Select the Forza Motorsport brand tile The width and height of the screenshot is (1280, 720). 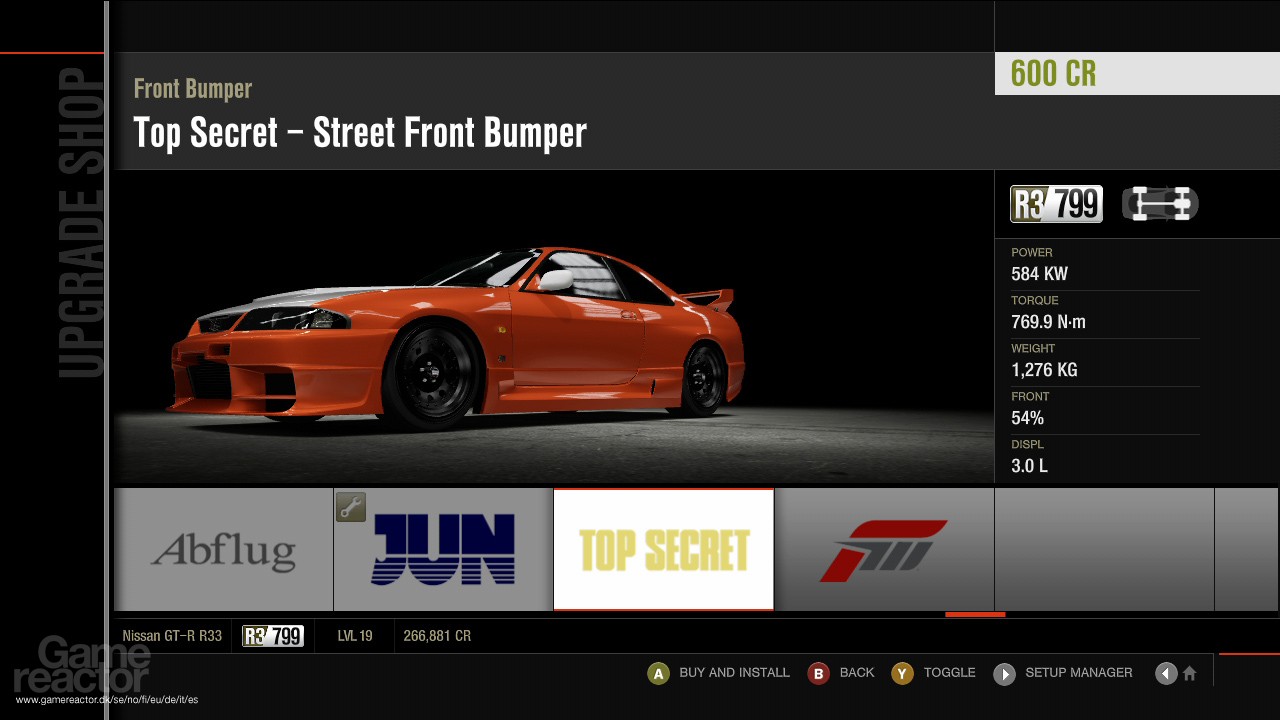(884, 548)
